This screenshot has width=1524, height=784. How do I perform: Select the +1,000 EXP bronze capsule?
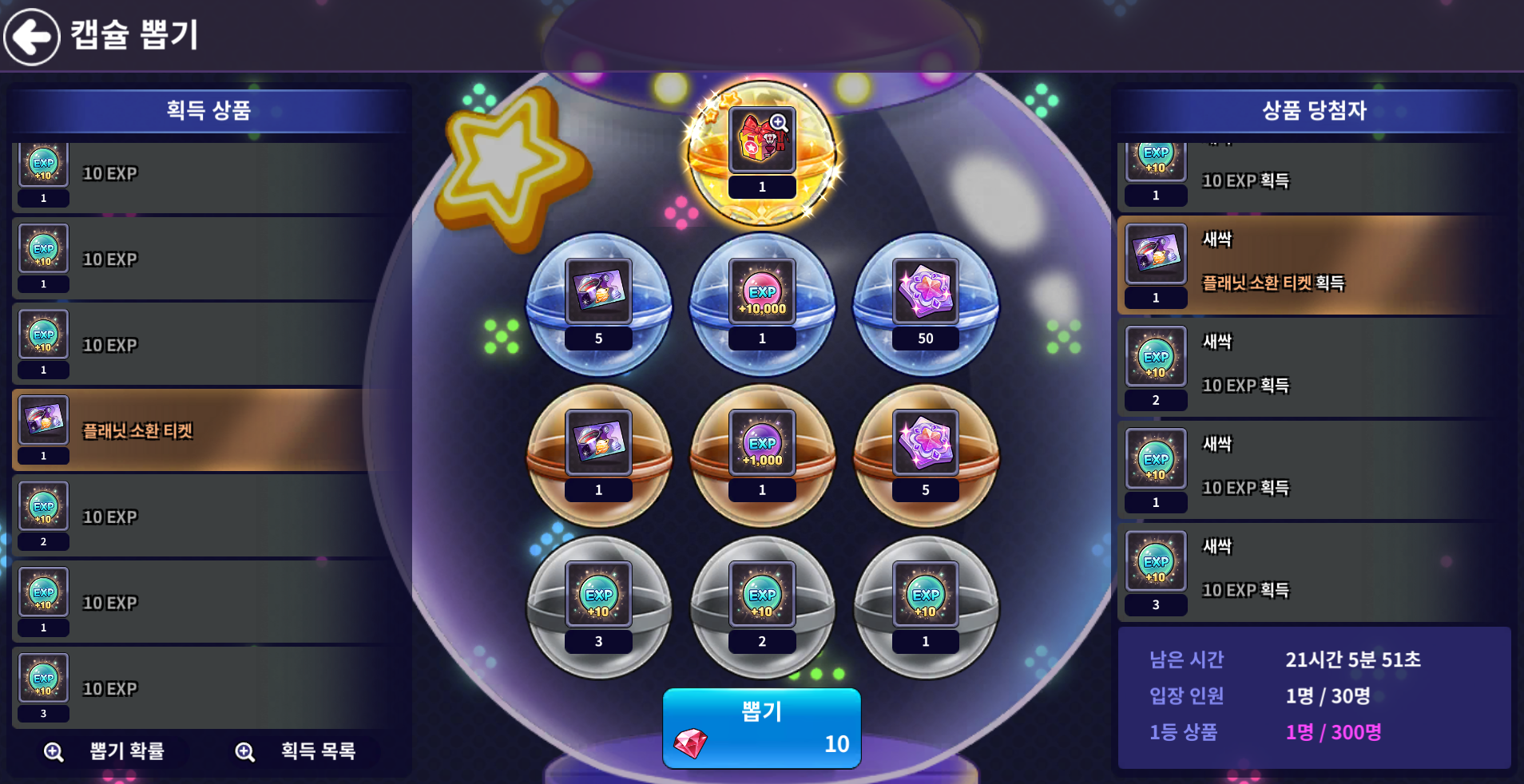click(762, 455)
